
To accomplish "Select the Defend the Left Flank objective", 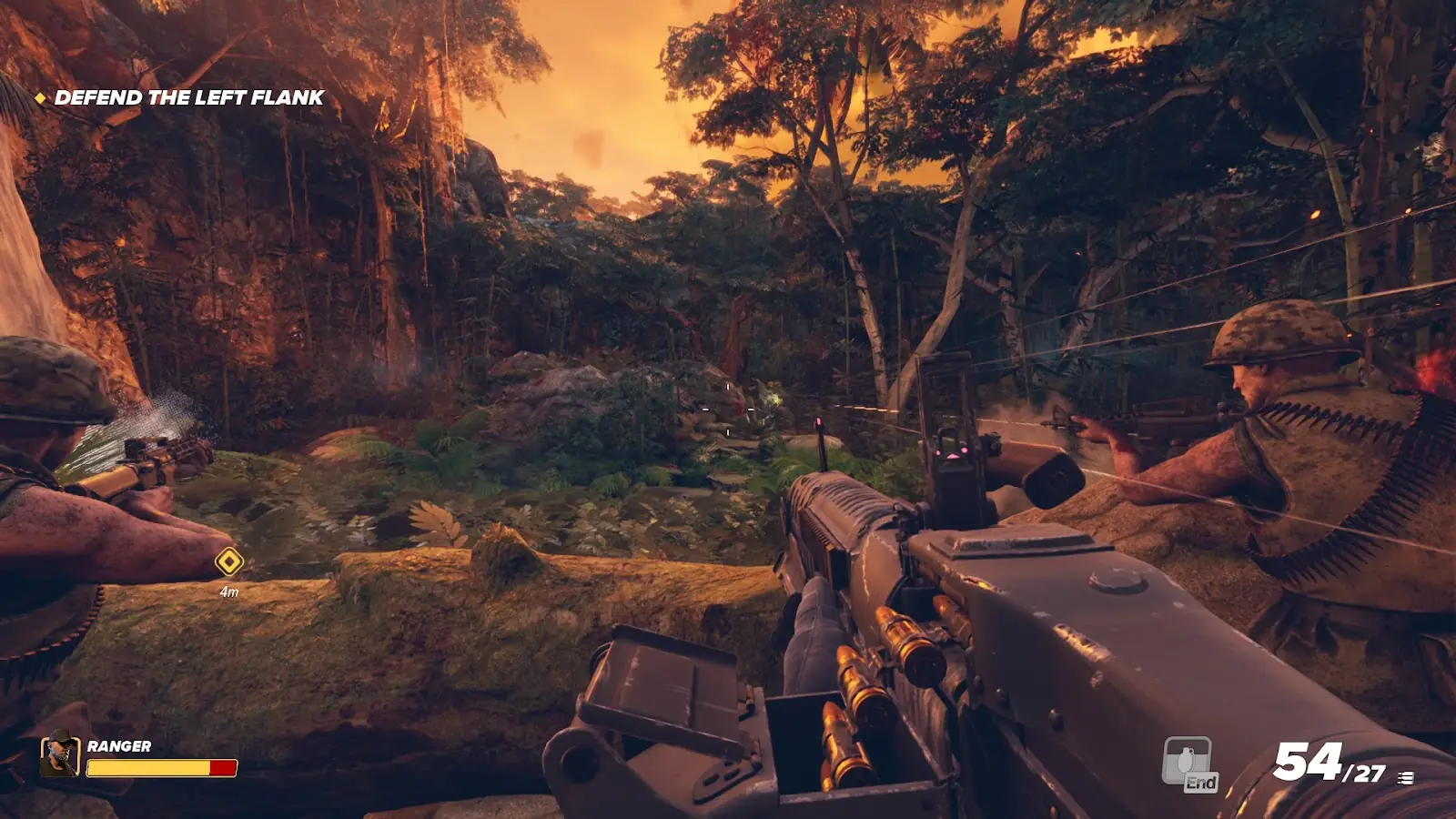I will tap(188, 97).
